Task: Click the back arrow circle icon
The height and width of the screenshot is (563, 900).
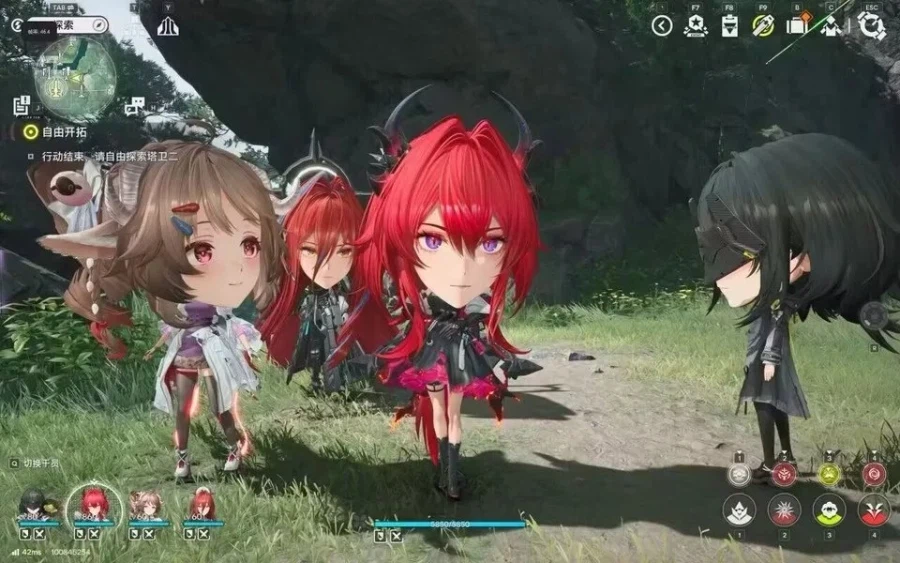Action: click(x=662, y=26)
